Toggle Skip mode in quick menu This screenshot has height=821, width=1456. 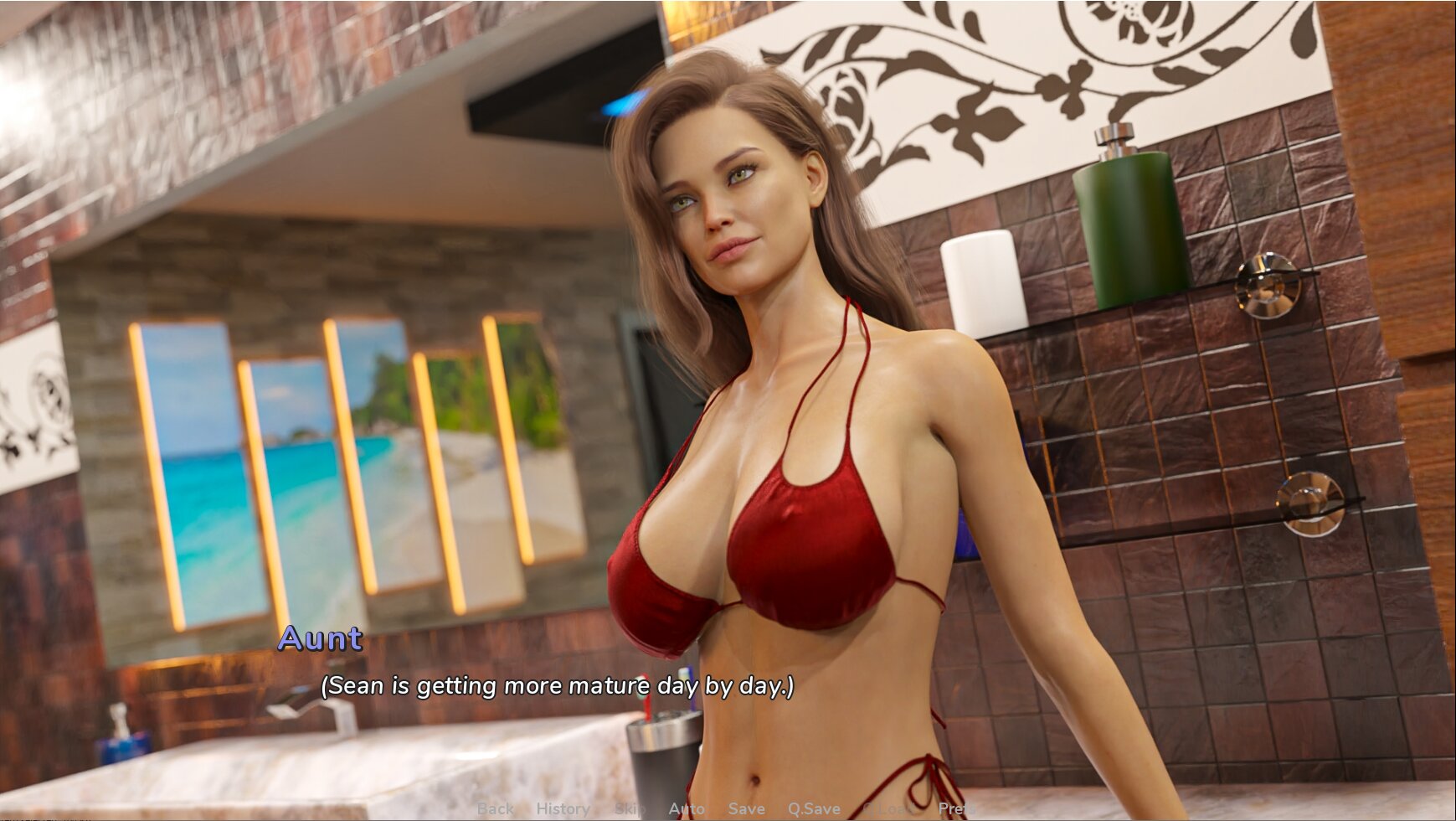coord(630,808)
